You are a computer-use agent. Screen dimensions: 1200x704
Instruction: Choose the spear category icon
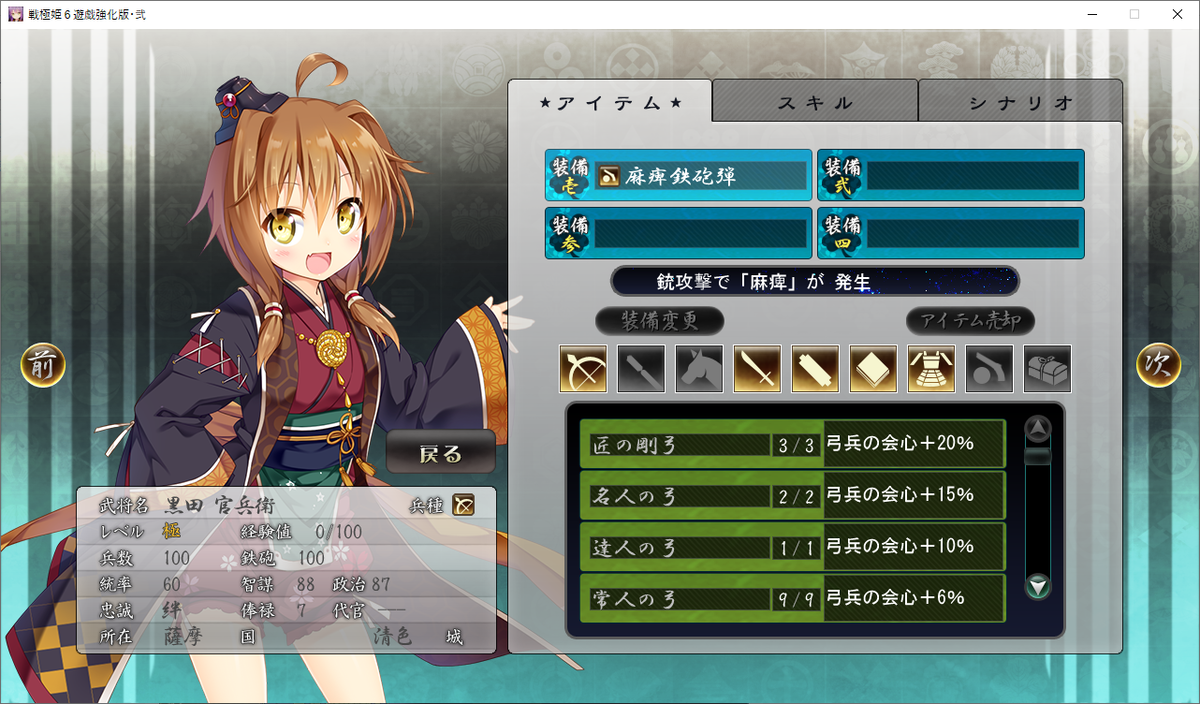tap(641, 369)
